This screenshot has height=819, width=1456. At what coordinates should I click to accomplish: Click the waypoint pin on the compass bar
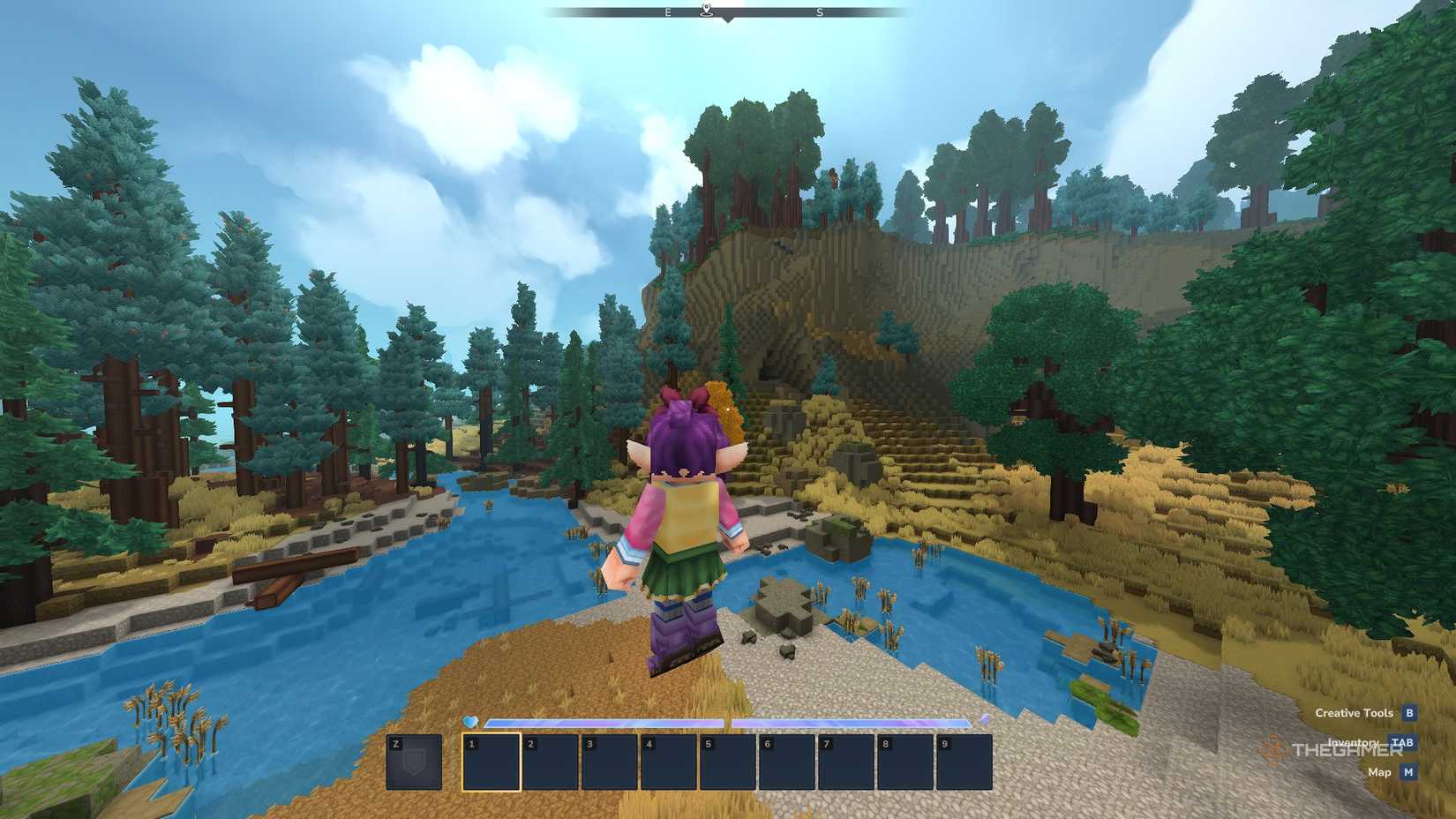click(707, 11)
